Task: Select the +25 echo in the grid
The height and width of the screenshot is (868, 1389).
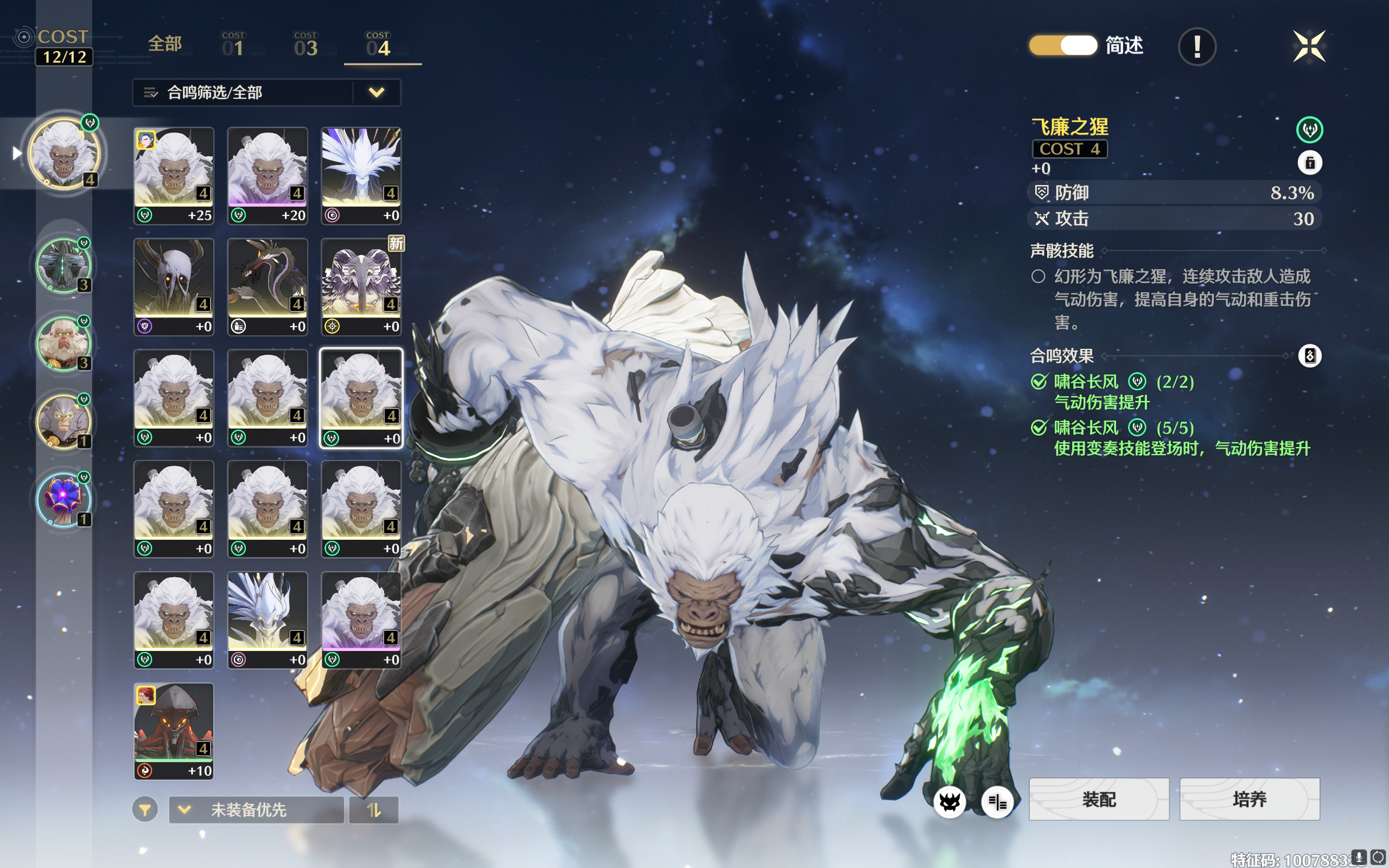Action: click(x=174, y=175)
